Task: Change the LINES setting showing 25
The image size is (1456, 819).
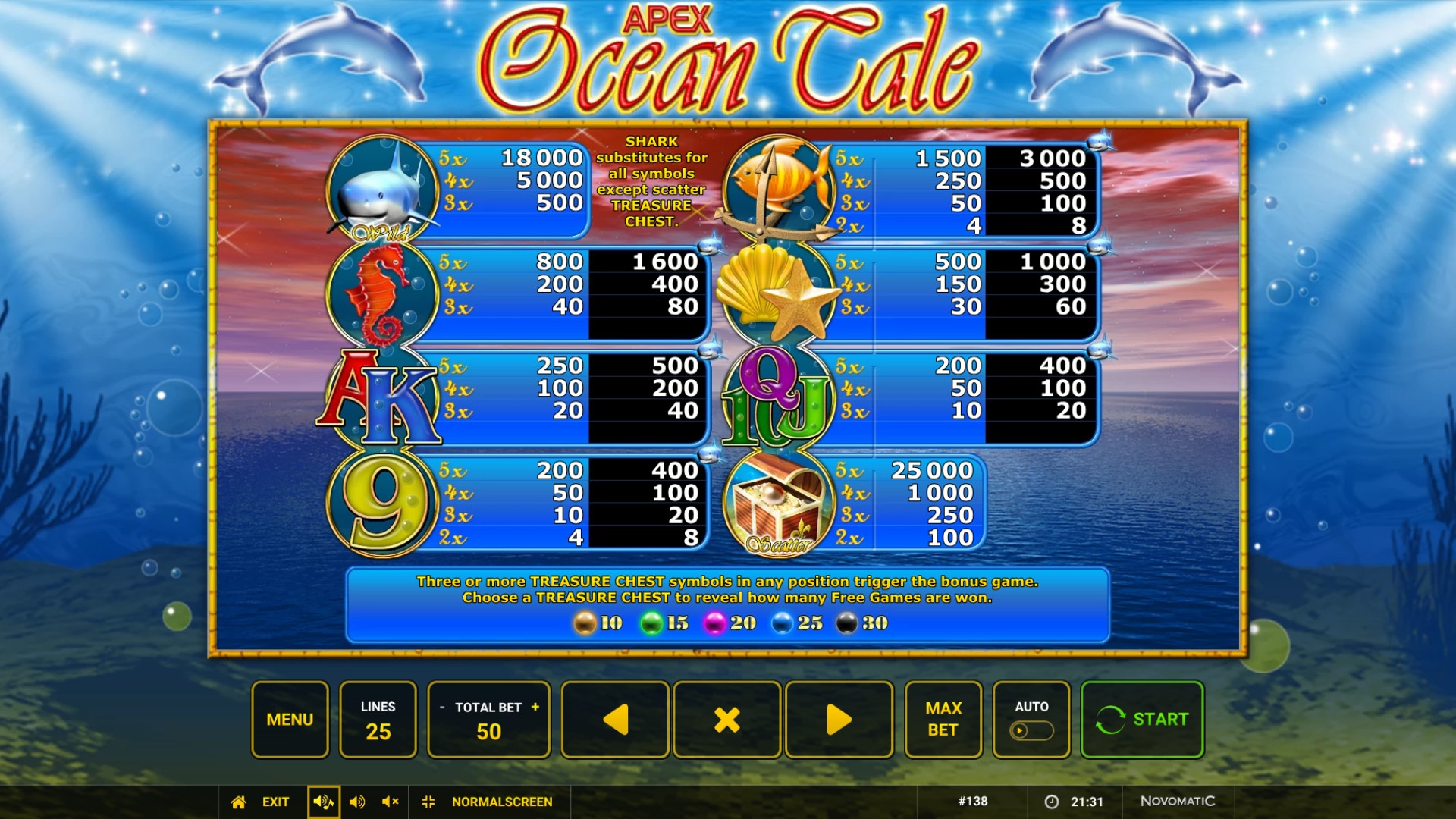Action: [378, 719]
